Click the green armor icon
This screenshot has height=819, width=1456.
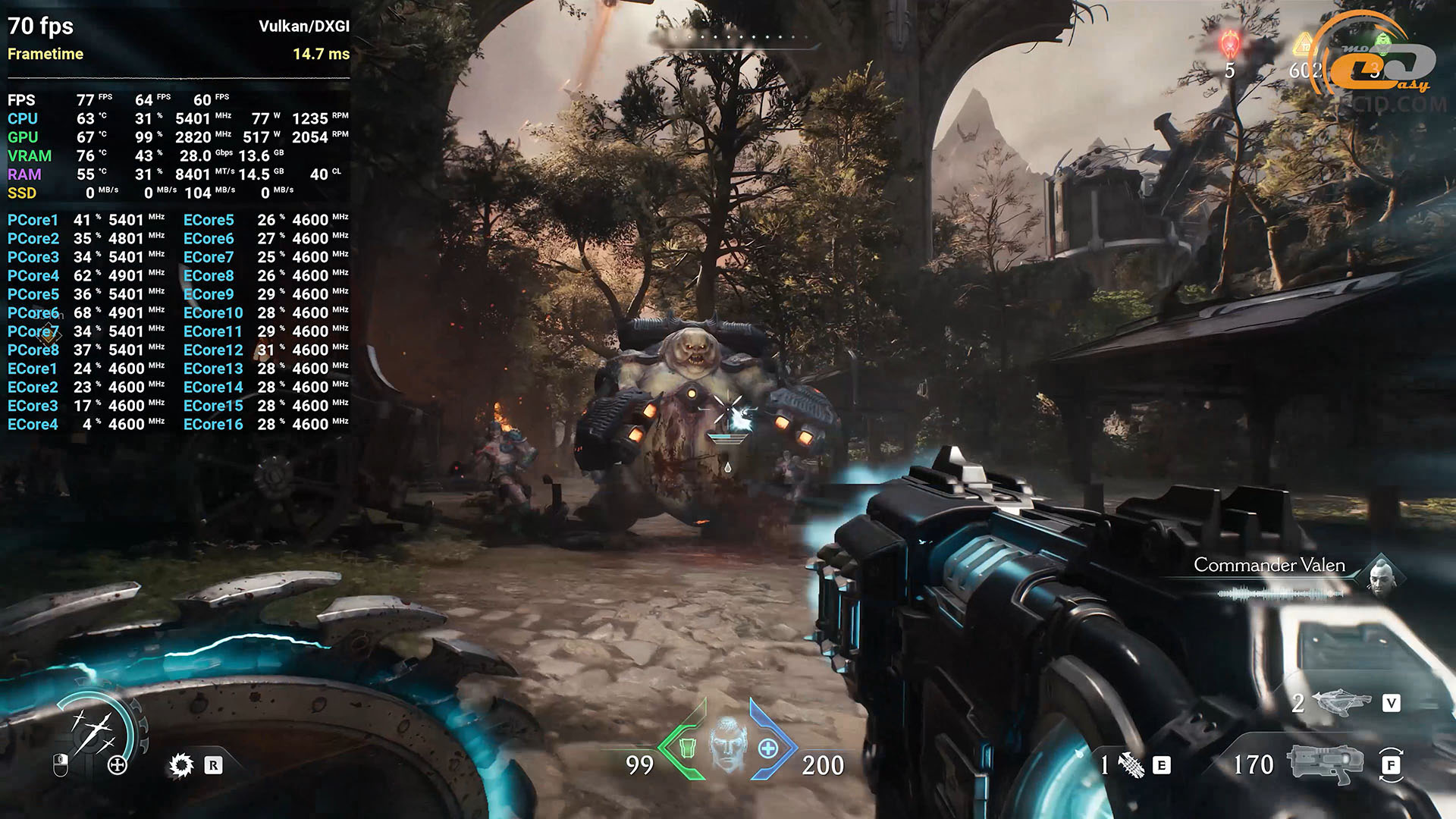pyautogui.click(x=687, y=748)
